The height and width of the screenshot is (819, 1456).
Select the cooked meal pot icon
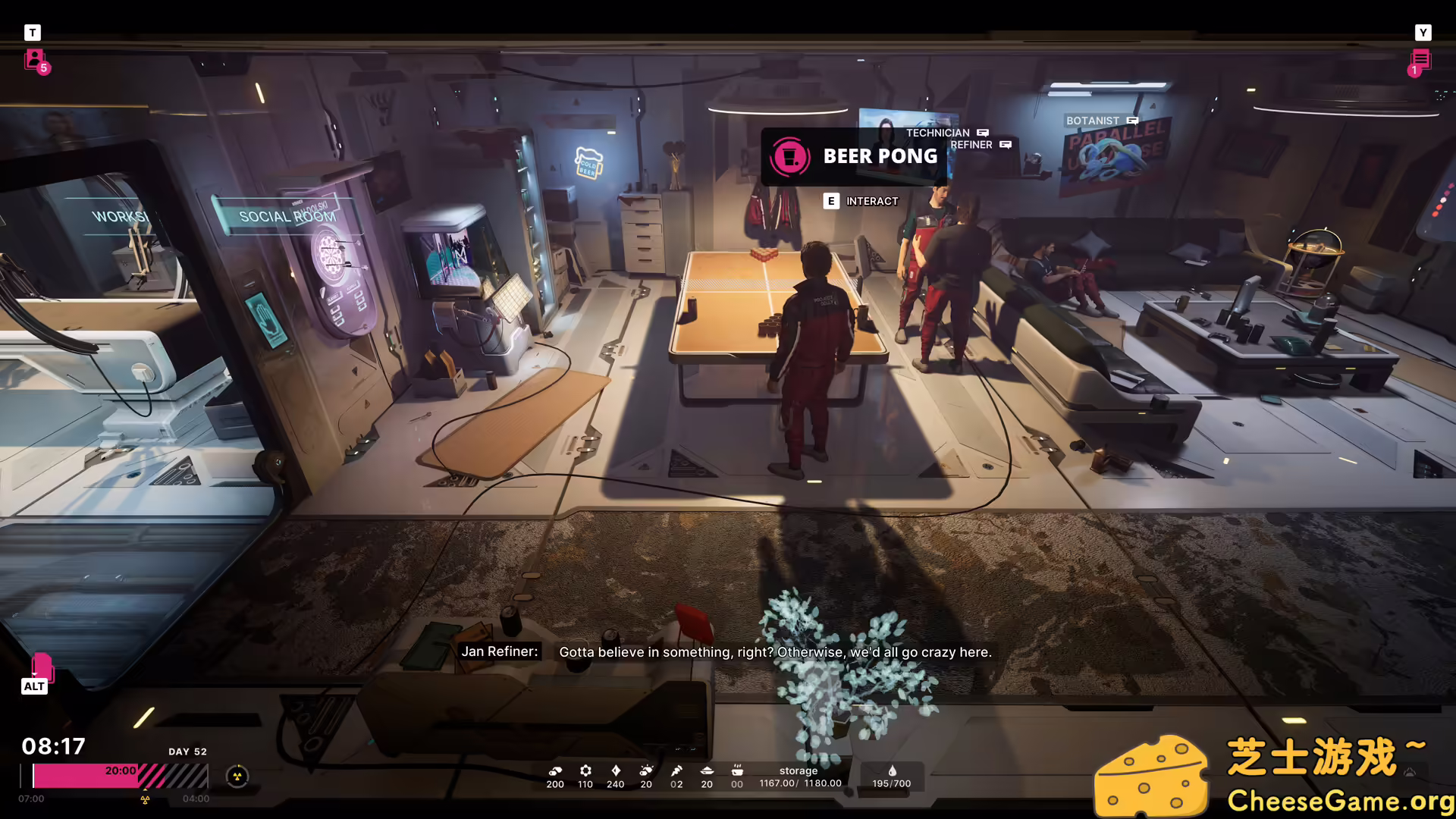737,770
